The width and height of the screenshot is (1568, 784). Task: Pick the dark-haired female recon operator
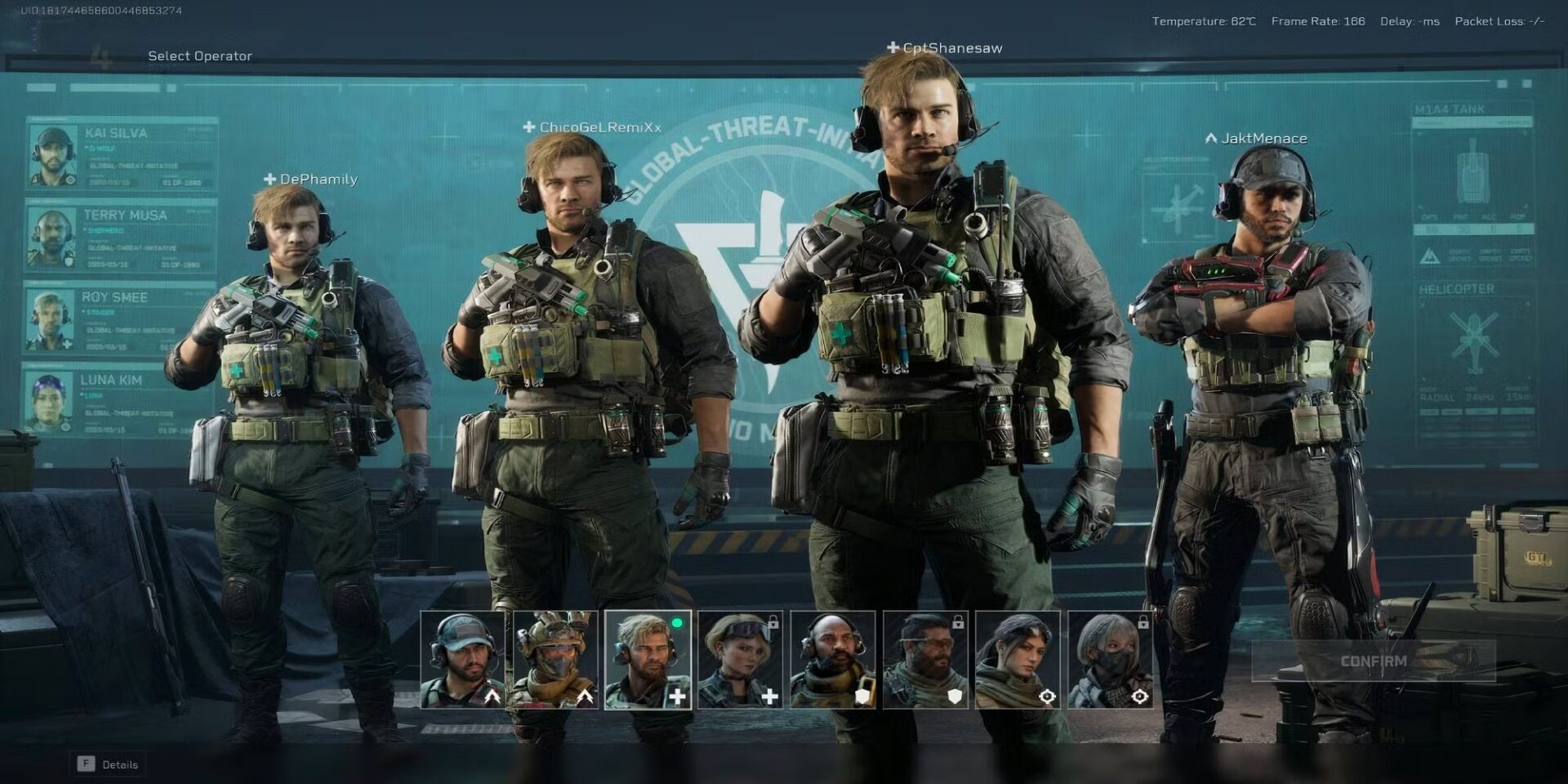[x=1018, y=660]
